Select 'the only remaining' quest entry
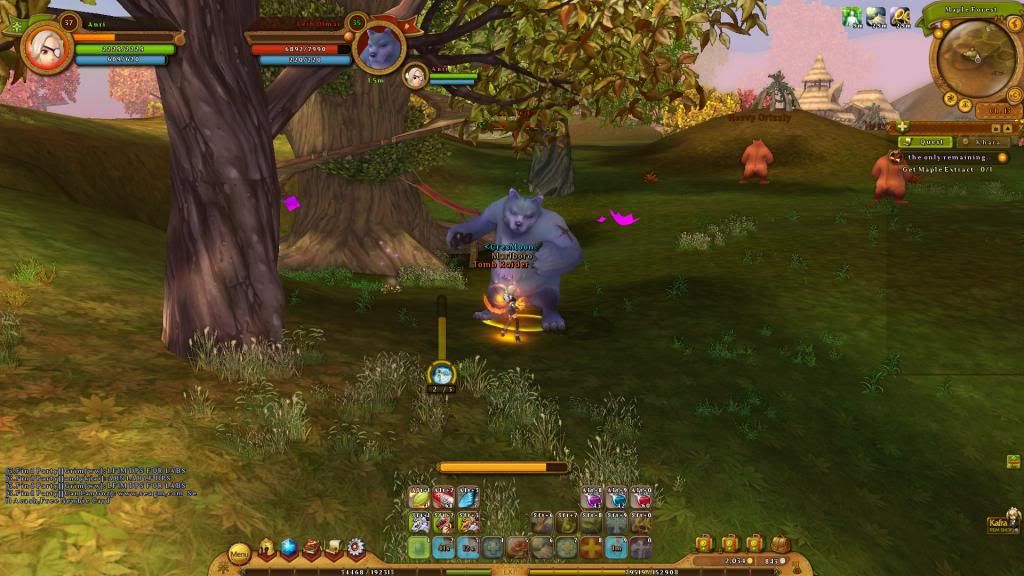This screenshot has height=576, width=1024. (x=943, y=157)
